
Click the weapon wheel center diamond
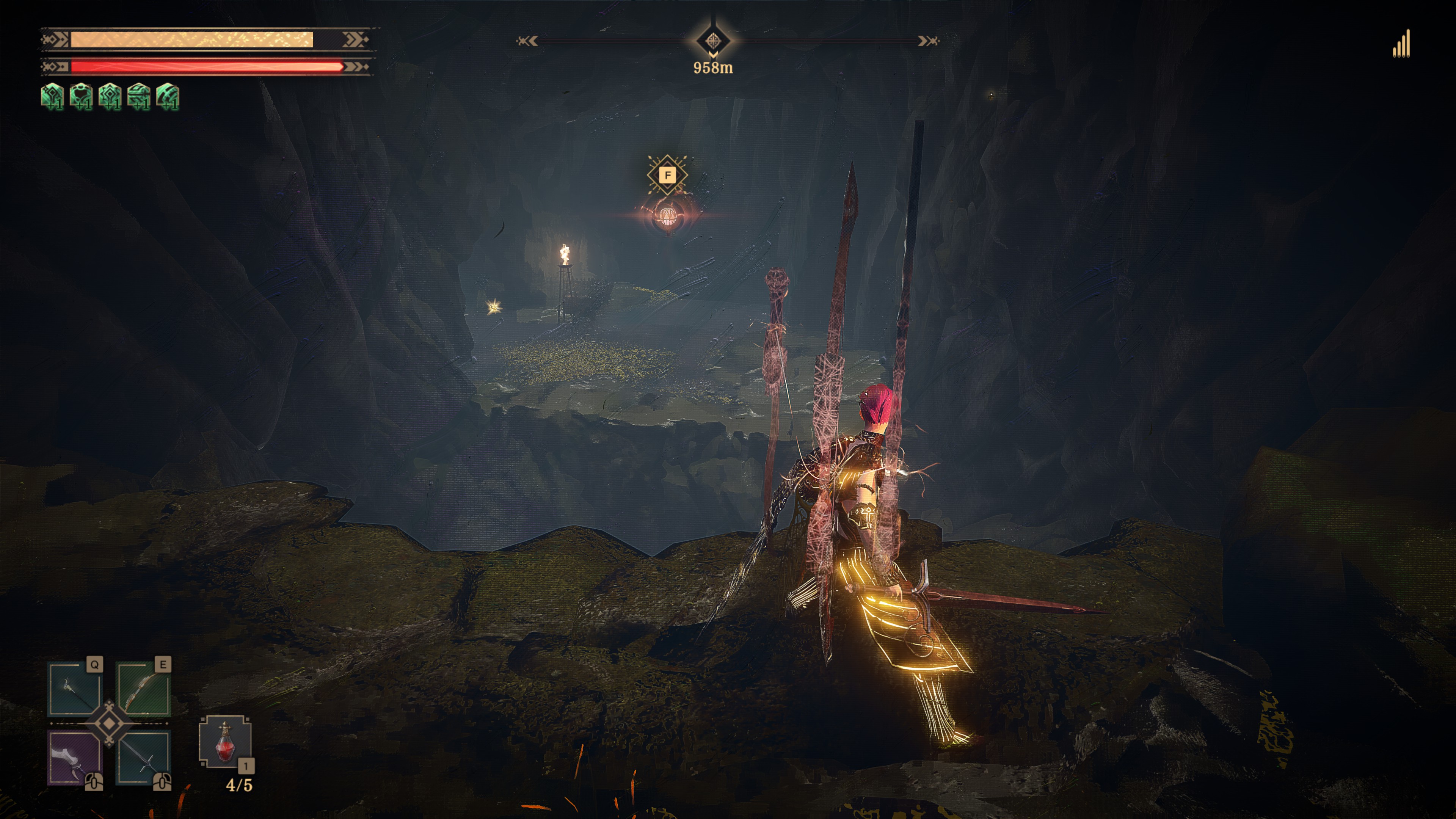[x=109, y=724]
